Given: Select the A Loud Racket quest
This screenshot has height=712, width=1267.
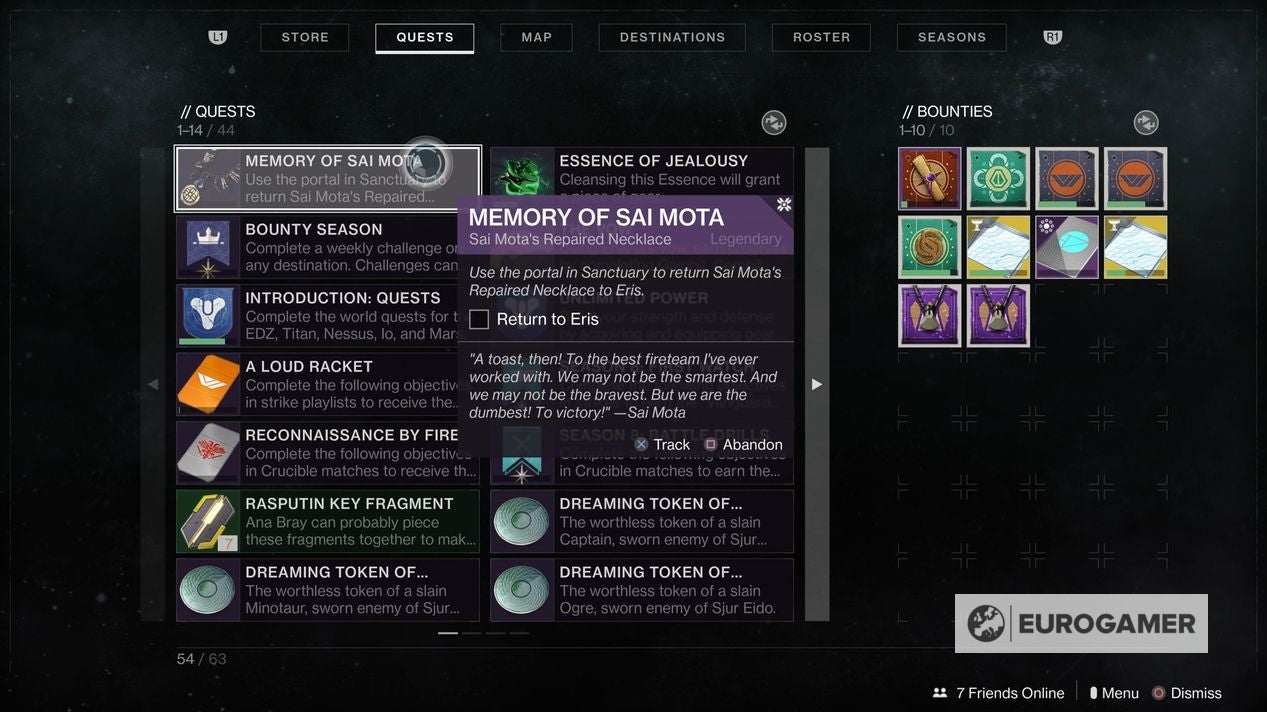Looking at the screenshot, I should click(x=327, y=384).
